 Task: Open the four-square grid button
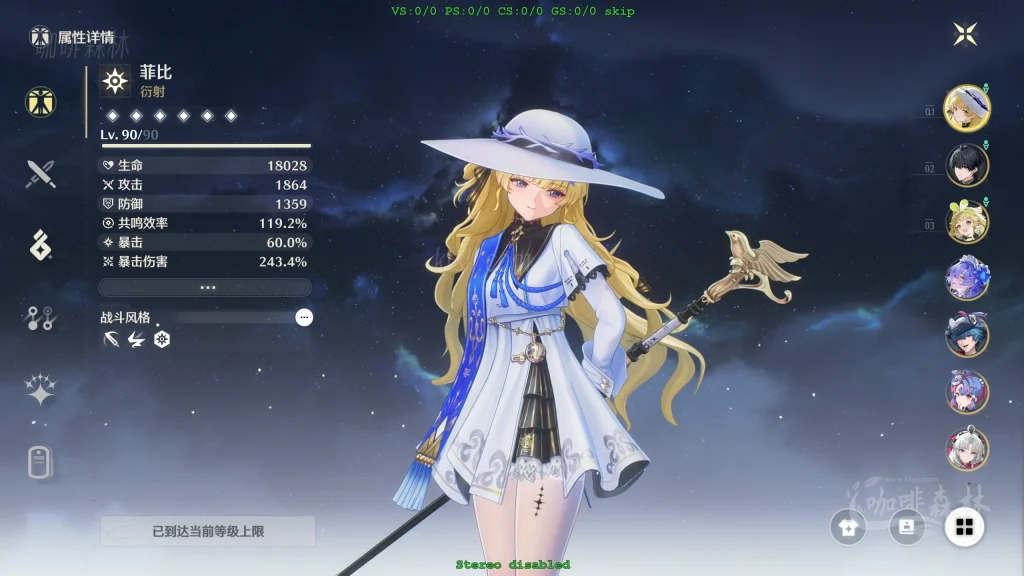click(965, 527)
